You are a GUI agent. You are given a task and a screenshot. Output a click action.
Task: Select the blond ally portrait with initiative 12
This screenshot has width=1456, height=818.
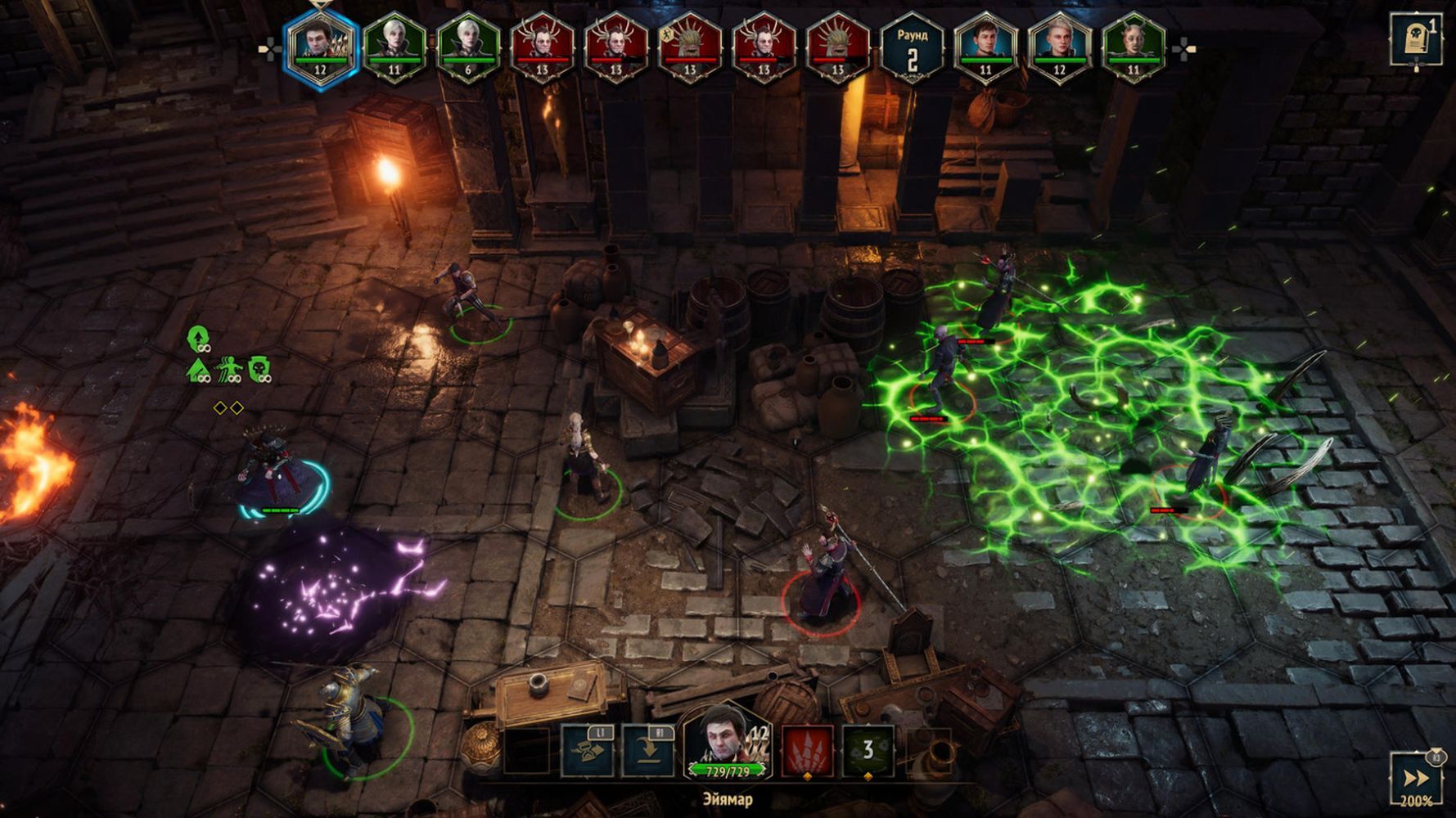pos(1059,46)
